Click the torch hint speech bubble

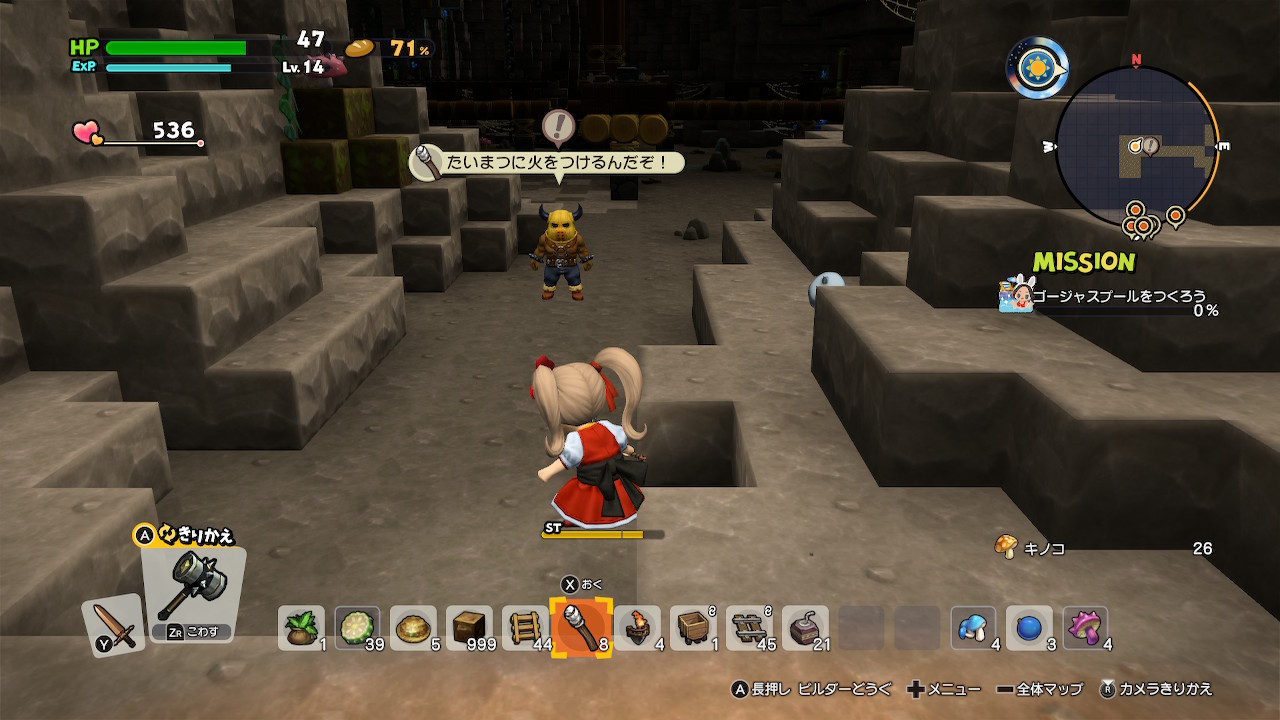pyautogui.click(x=548, y=162)
